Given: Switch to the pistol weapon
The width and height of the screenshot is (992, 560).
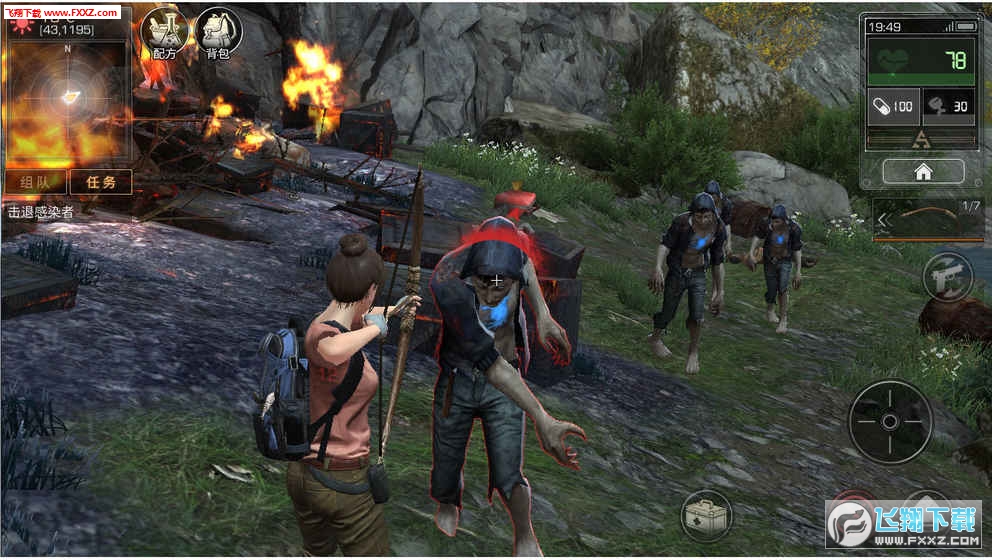Looking at the screenshot, I should point(946,277).
